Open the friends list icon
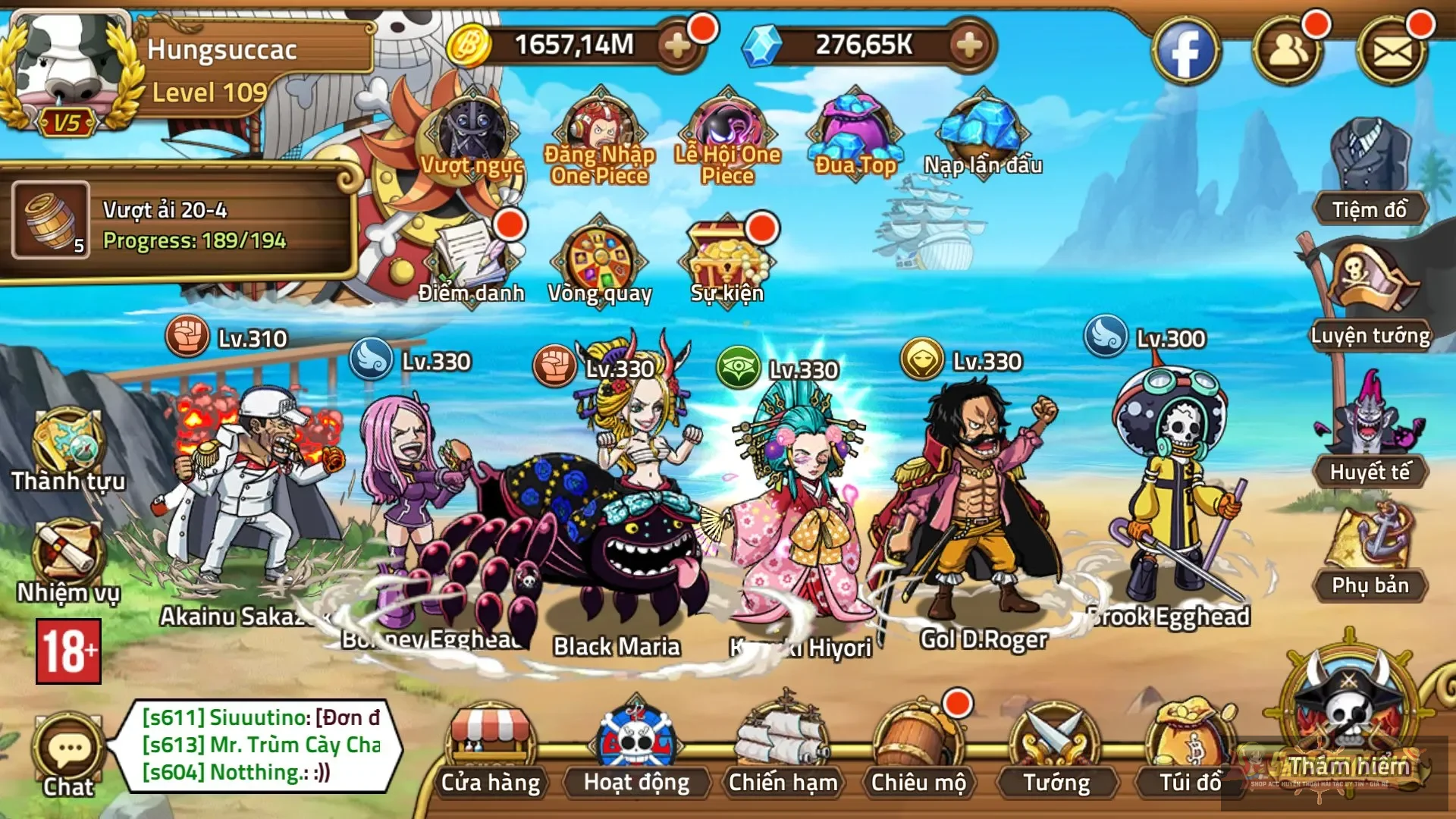Screen dimensions: 1456x819 tap(1288, 51)
